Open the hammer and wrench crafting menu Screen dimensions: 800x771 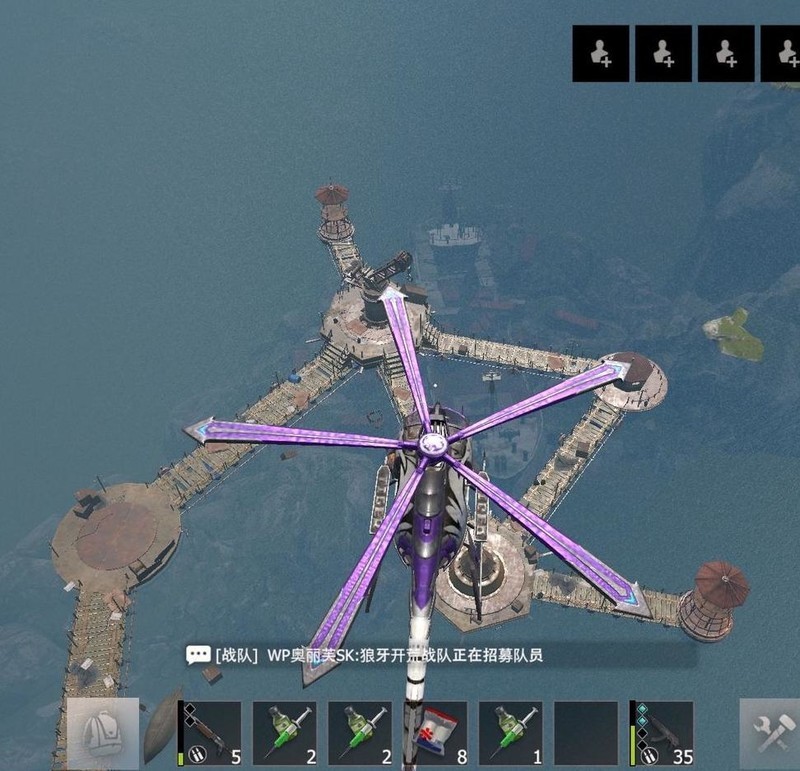point(771,733)
